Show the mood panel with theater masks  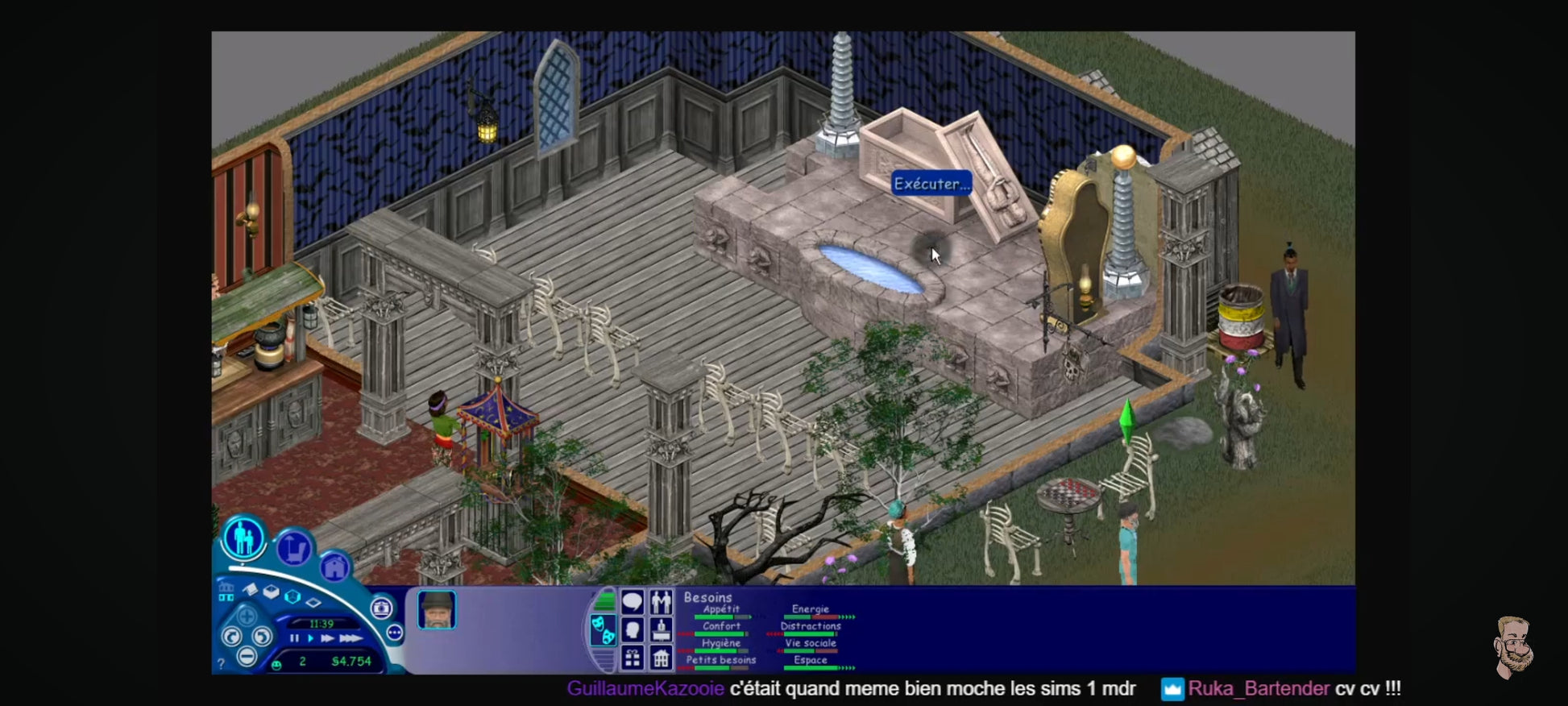pyautogui.click(x=602, y=629)
